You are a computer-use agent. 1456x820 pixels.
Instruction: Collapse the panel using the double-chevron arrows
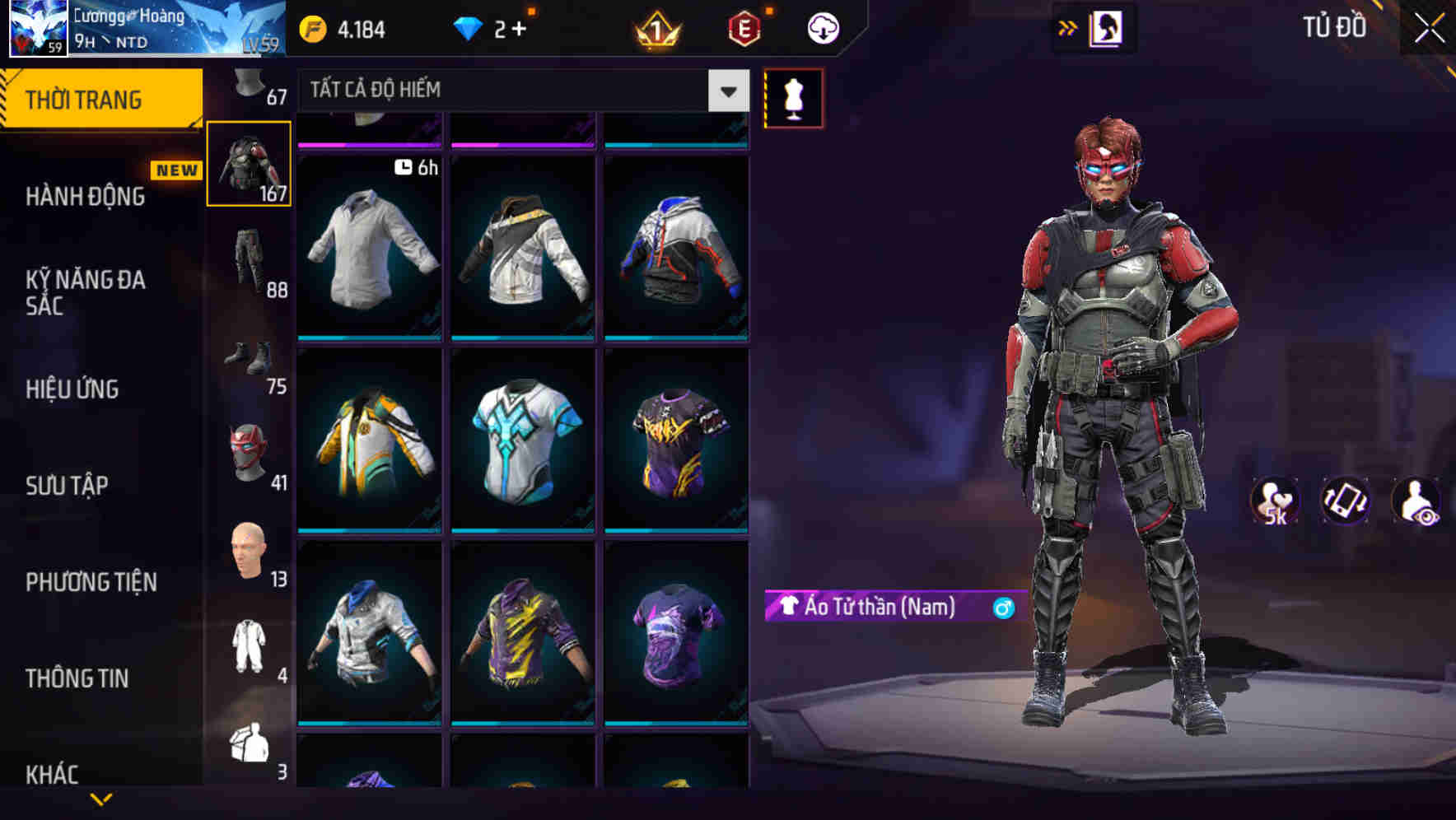(x=1068, y=26)
